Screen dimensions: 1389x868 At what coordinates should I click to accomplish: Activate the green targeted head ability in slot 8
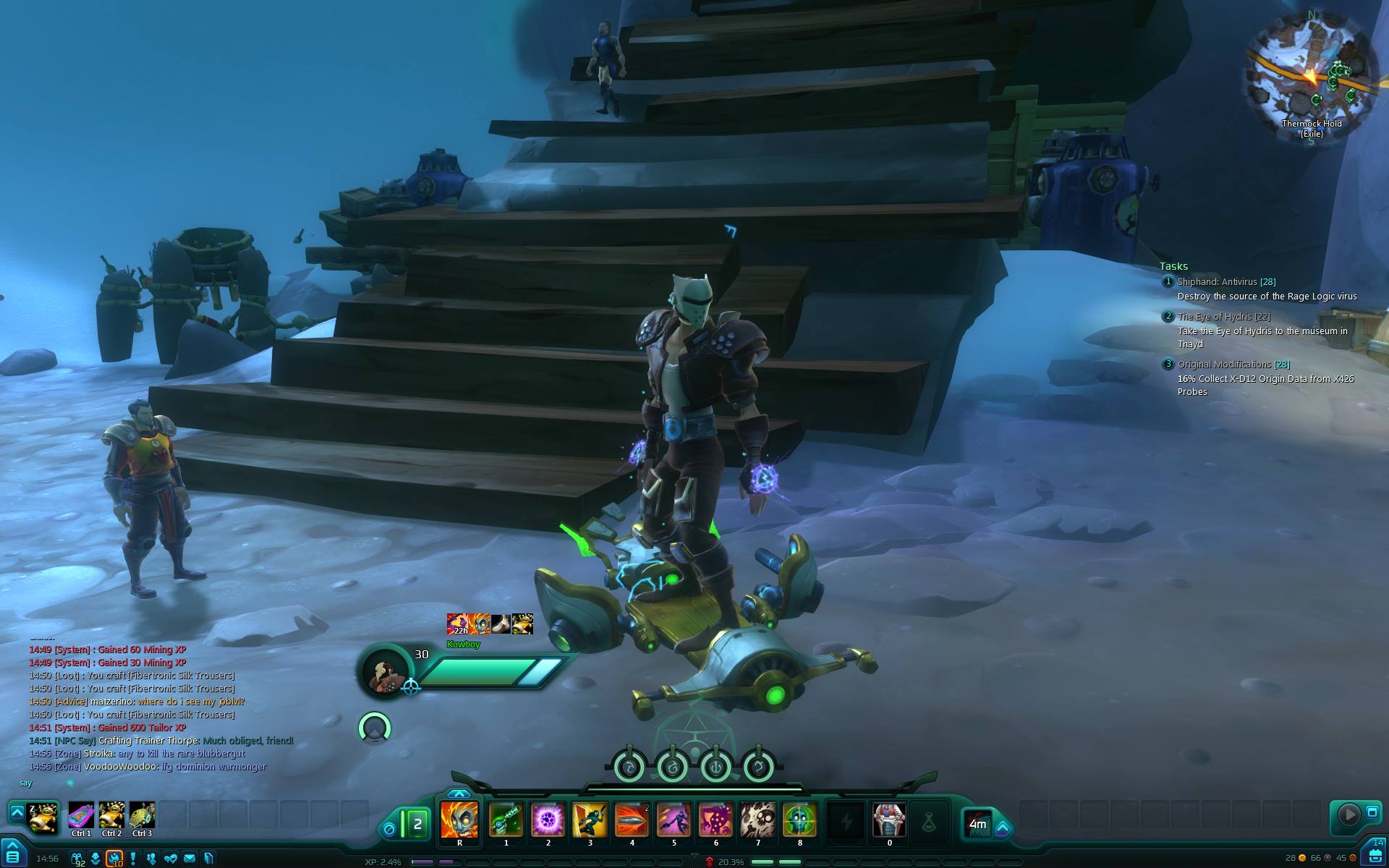(799, 820)
